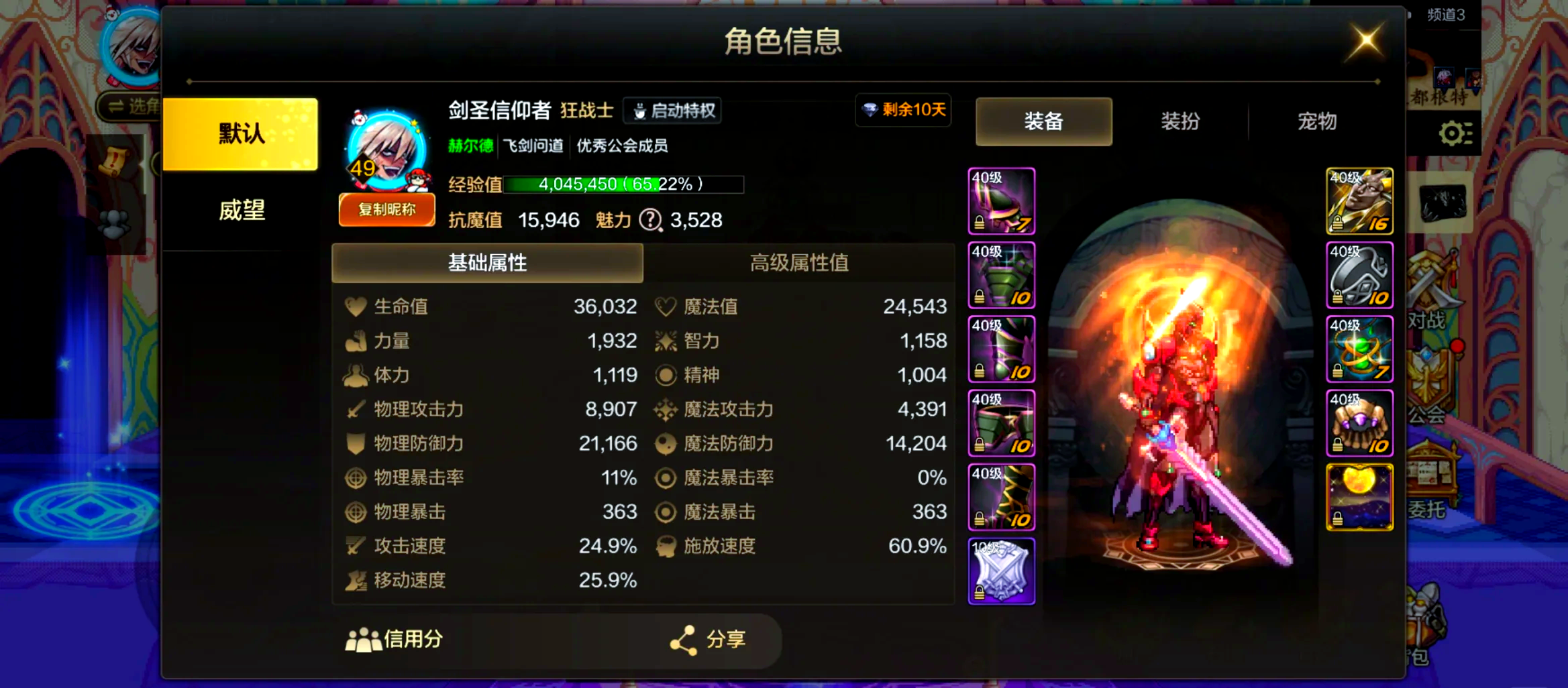Select the +10 chest armor item
The height and width of the screenshot is (688, 1568).
pos(1001,275)
